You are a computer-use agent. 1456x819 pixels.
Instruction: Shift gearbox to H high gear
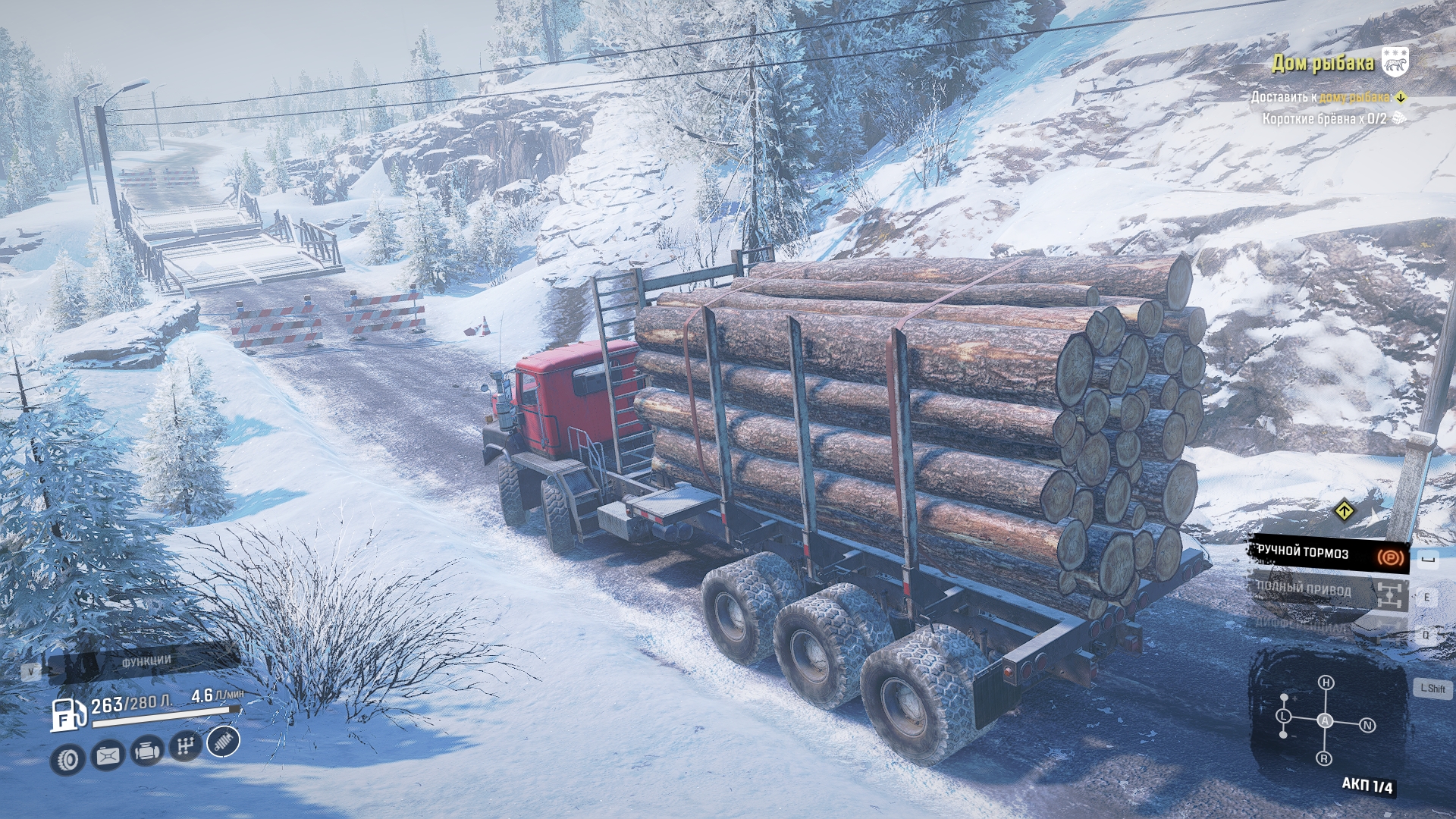click(1326, 682)
